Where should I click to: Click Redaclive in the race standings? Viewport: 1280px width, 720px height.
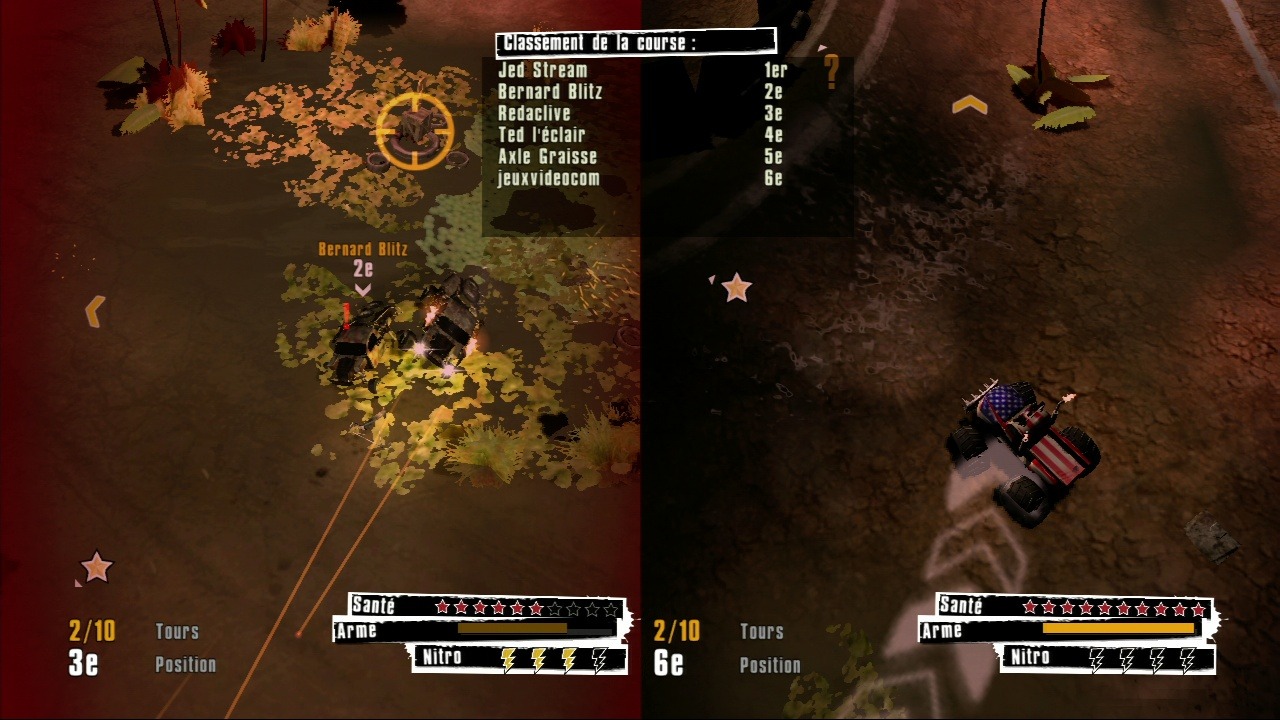tap(534, 114)
